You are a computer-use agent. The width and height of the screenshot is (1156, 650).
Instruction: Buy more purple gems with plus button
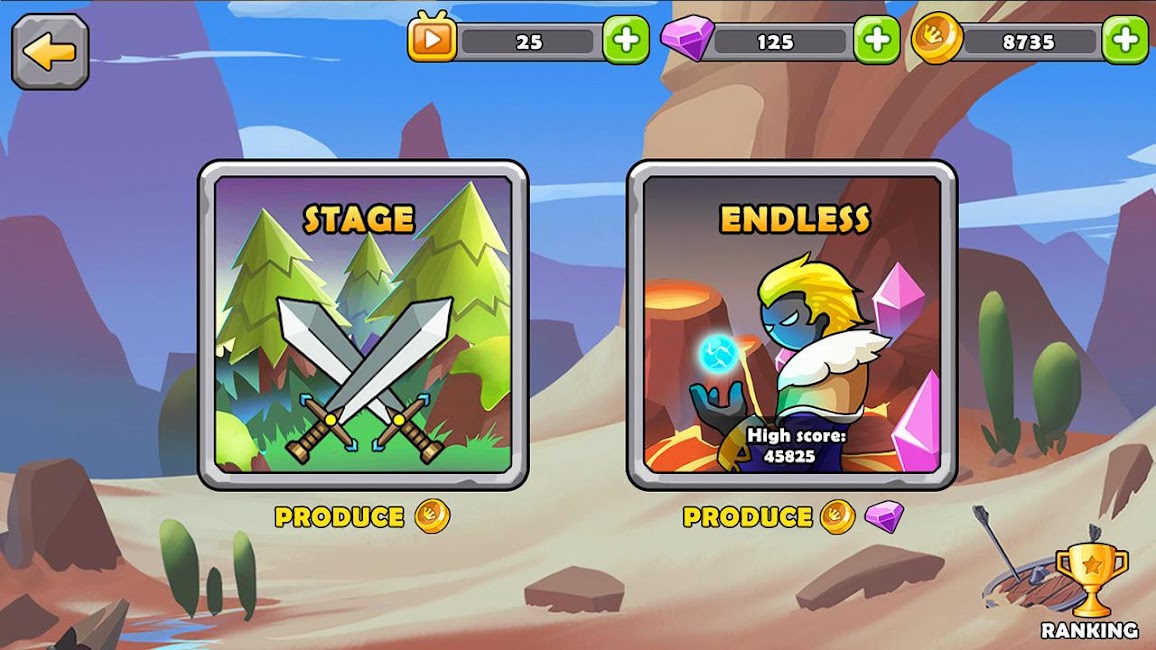[x=876, y=41]
